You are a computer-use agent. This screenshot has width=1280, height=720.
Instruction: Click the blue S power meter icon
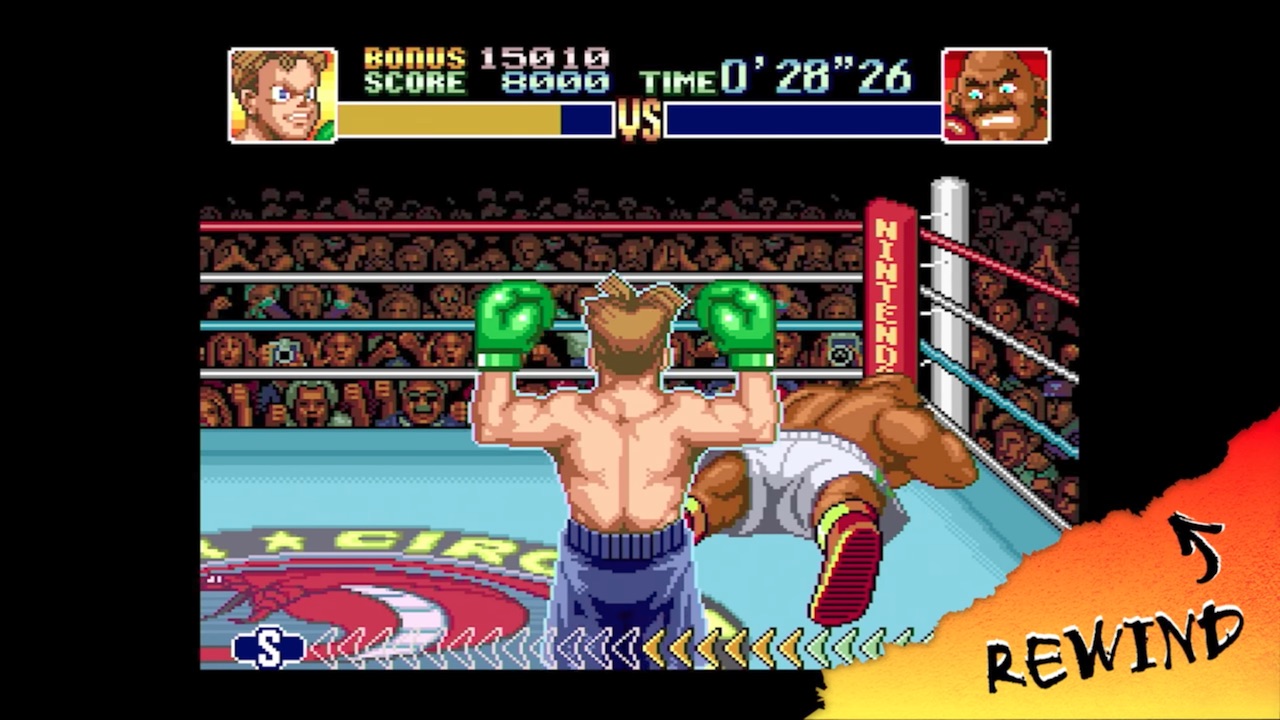pos(268,648)
